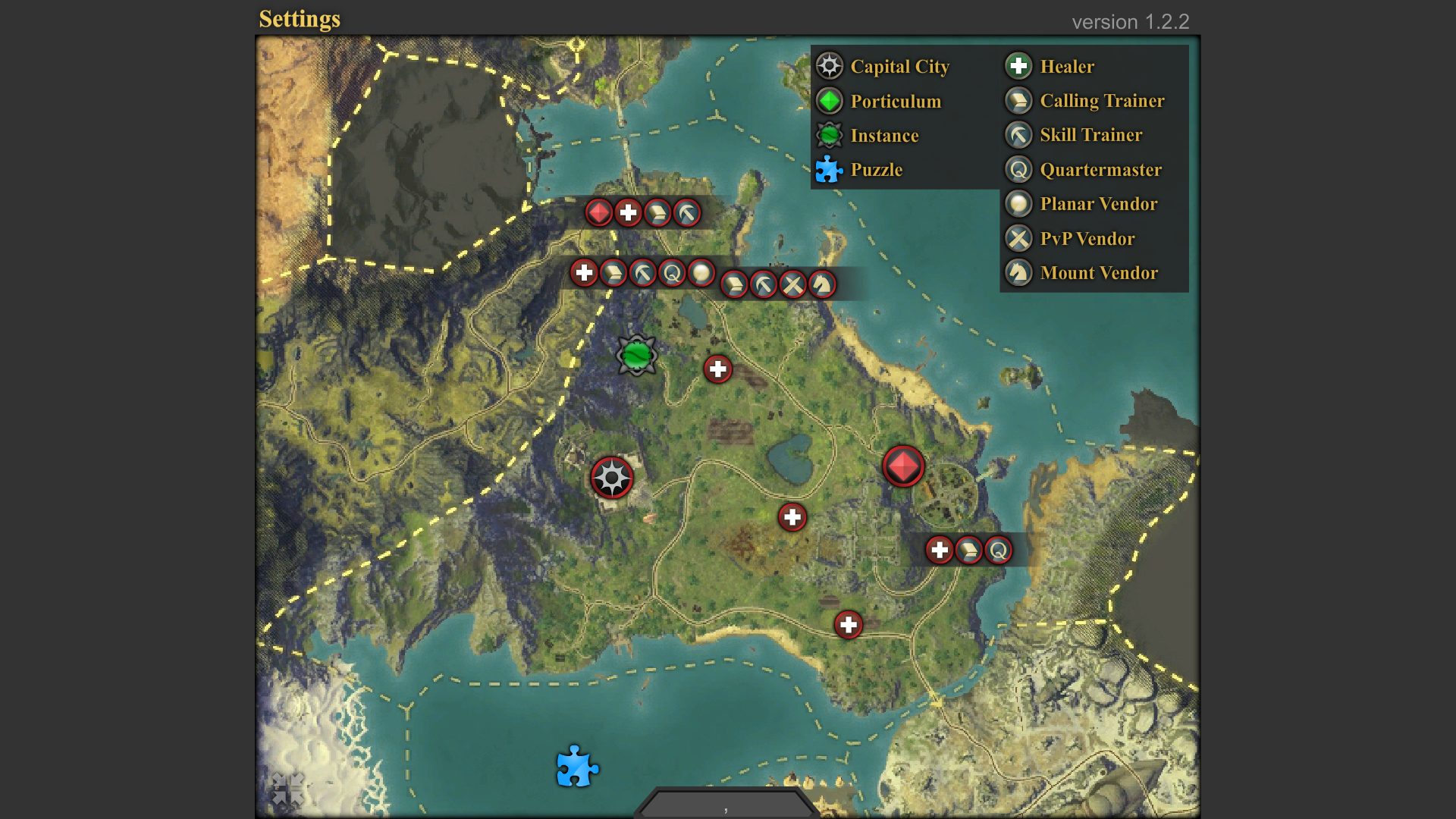Viewport: 1456px width, 819px height.
Task: Click the Calling Trainer legend text
Action: [x=1103, y=101]
